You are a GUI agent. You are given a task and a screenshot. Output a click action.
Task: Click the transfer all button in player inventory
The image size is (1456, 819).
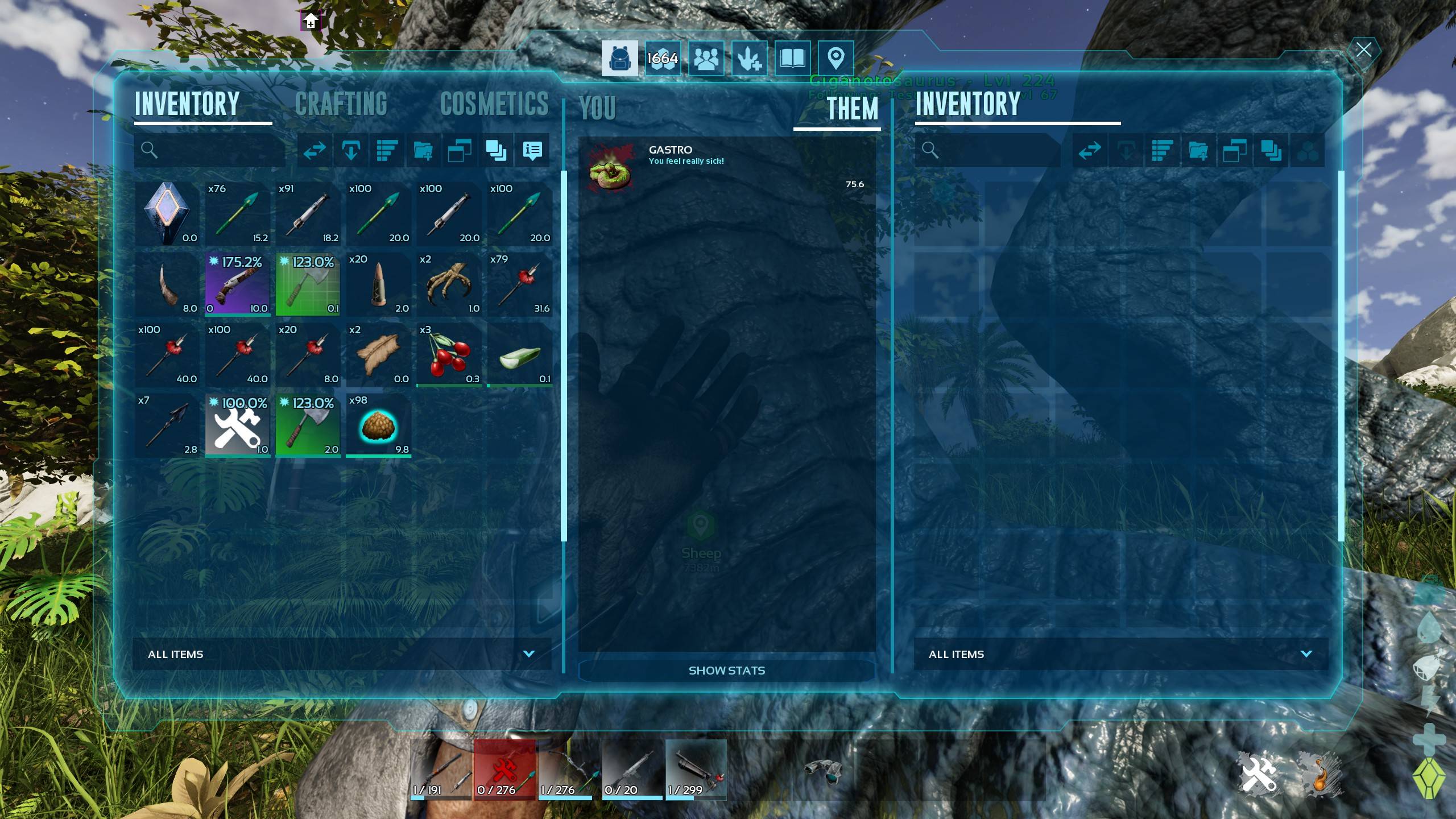pyautogui.click(x=315, y=150)
